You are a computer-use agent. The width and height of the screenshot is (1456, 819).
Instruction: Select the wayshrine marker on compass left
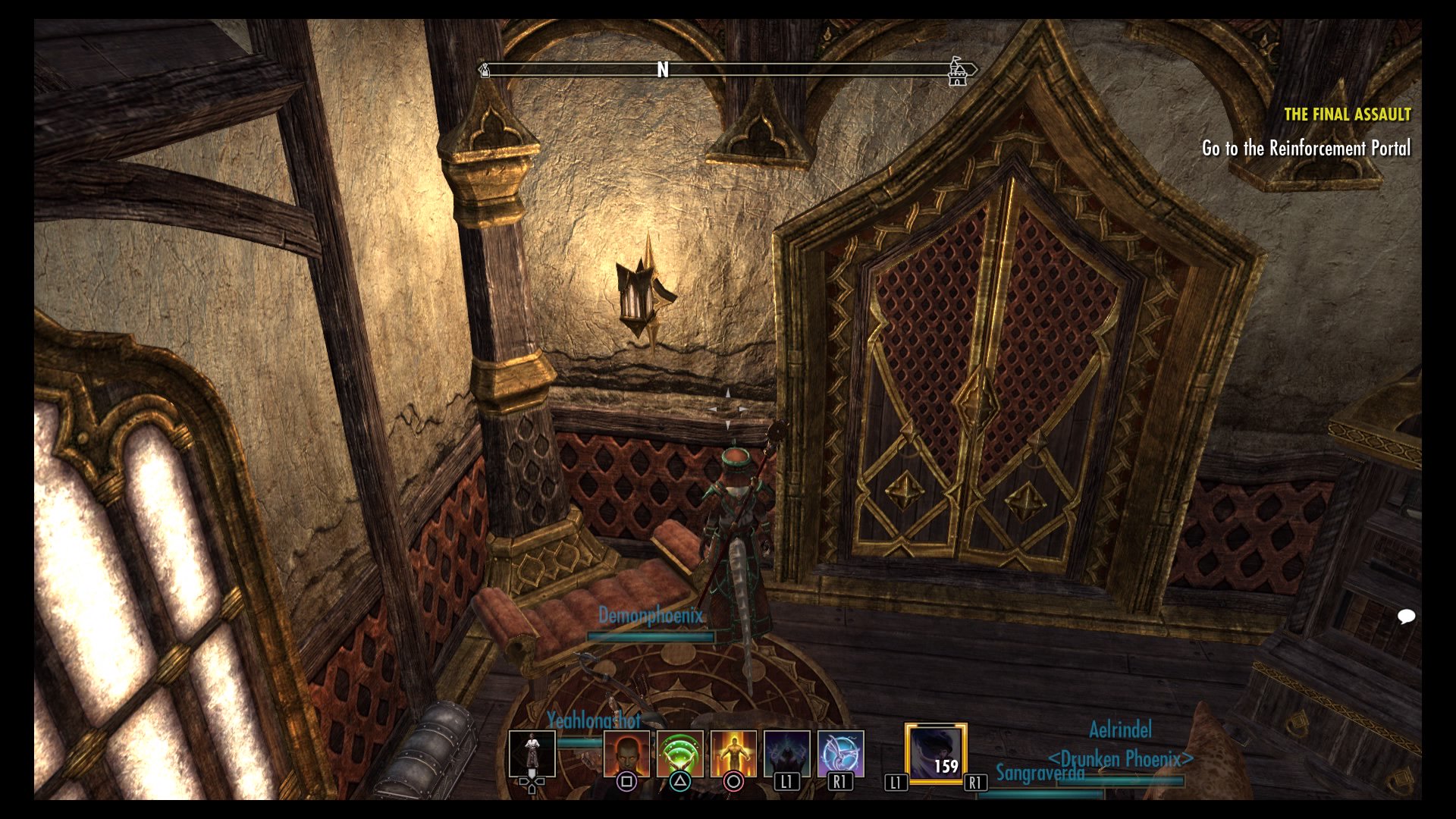[x=484, y=71]
